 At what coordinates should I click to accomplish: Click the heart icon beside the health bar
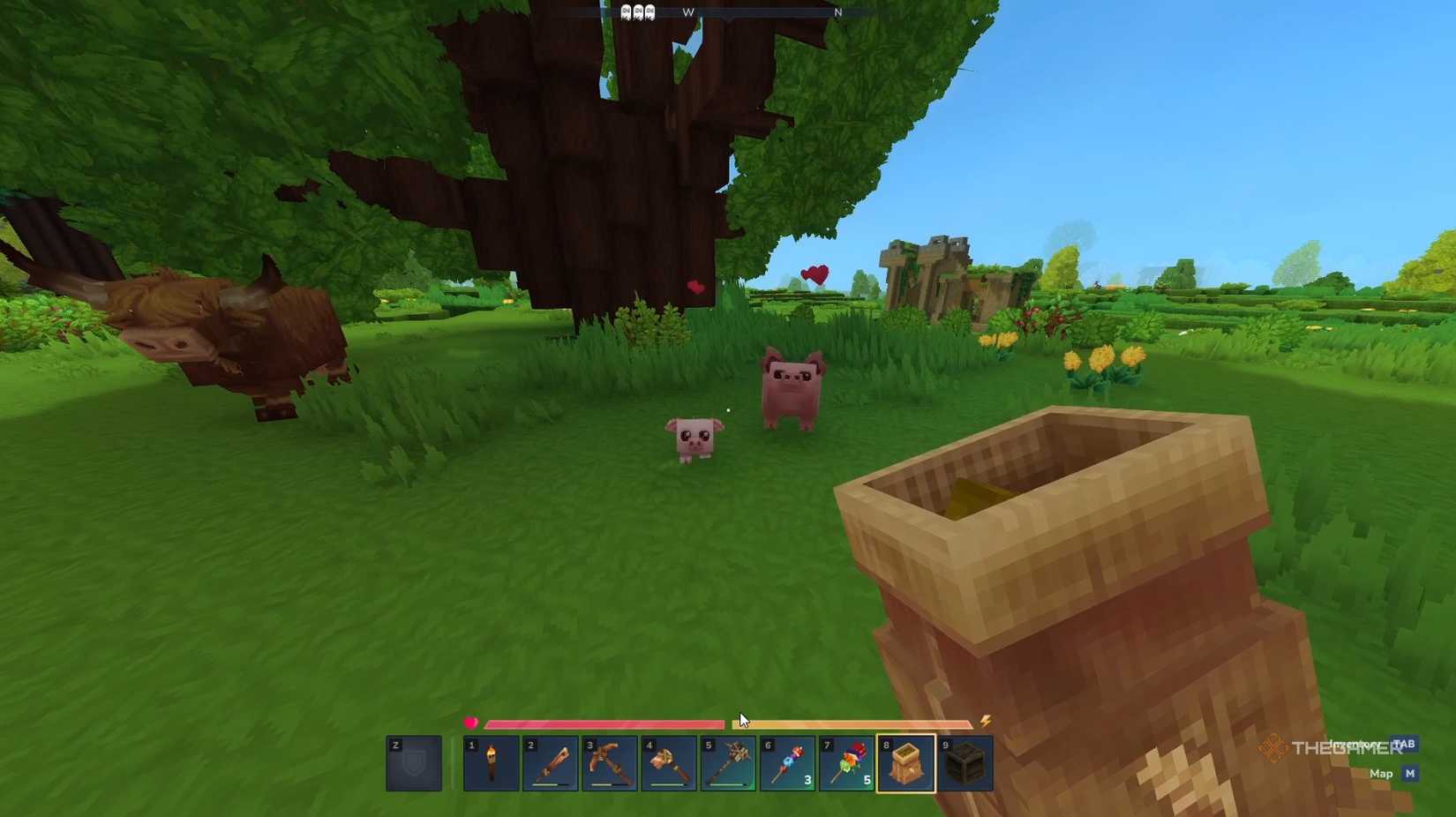[471, 722]
